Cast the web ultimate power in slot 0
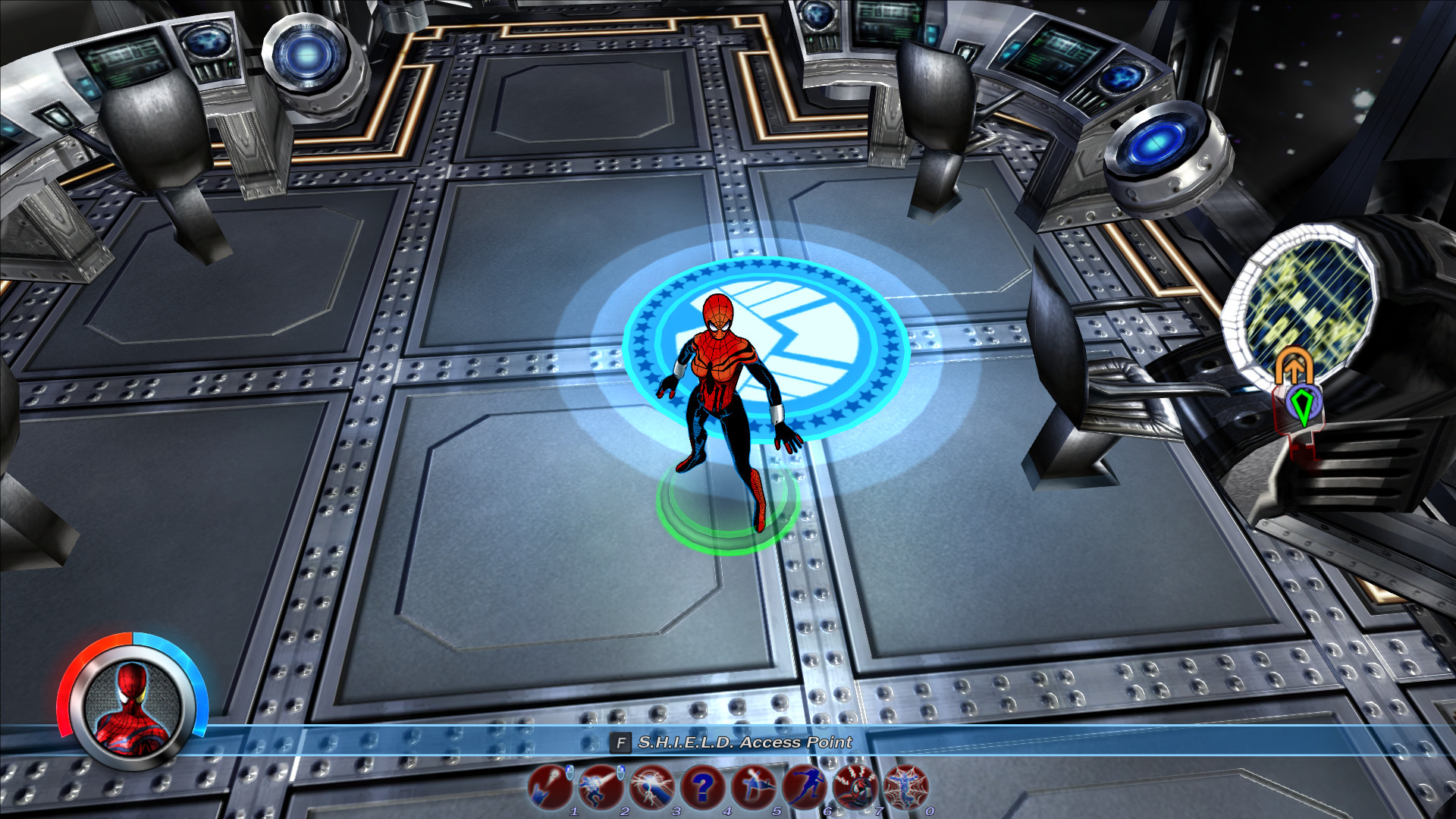Image resolution: width=1456 pixels, height=819 pixels. [905, 787]
